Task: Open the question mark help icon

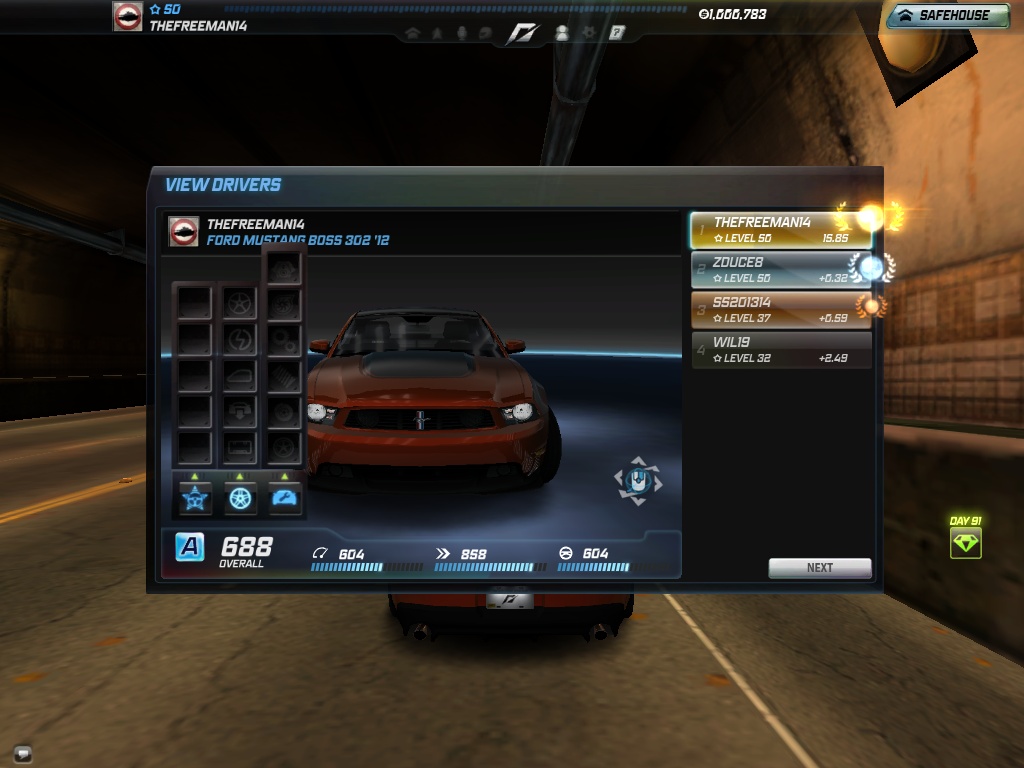Action: pos(617,33)
